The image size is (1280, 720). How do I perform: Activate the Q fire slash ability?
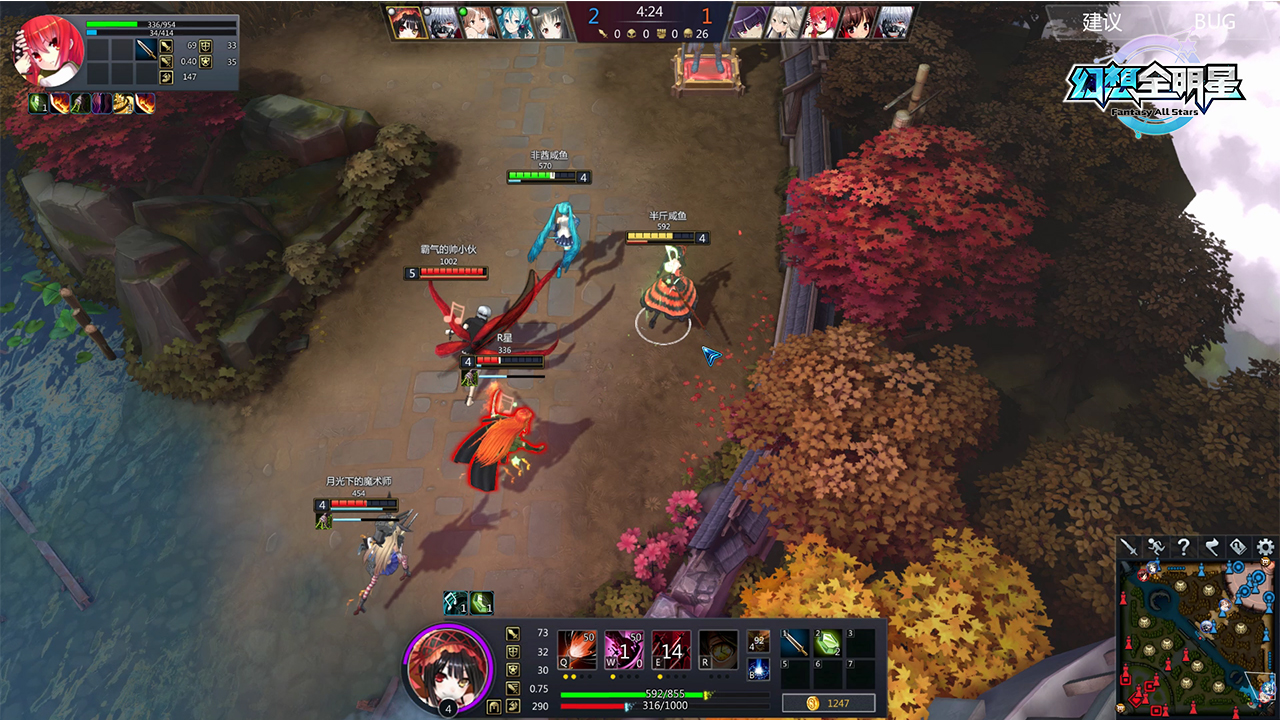click(577, 649)
